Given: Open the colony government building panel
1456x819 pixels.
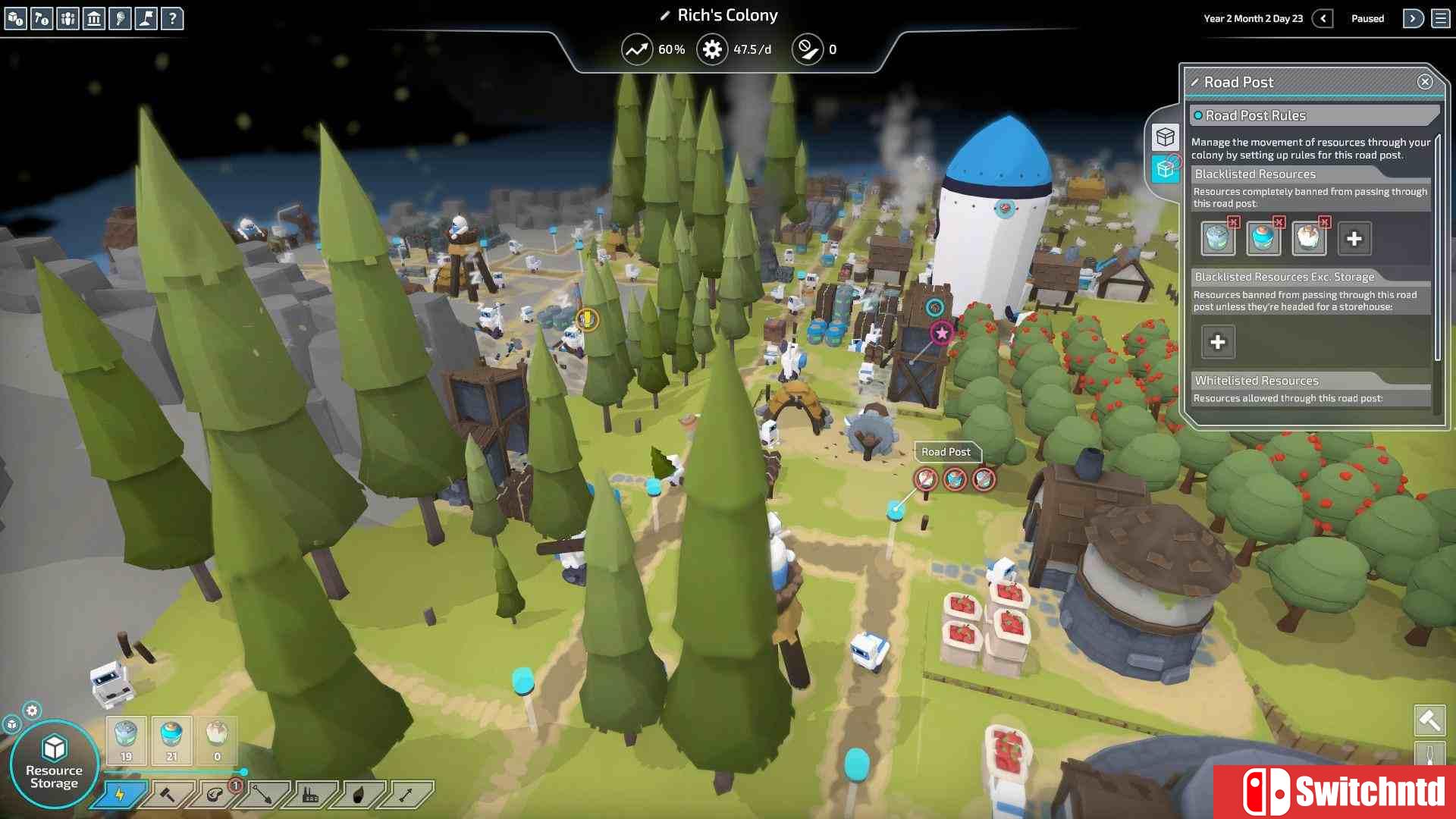Looking at the screenshot, I should point(95,19).
